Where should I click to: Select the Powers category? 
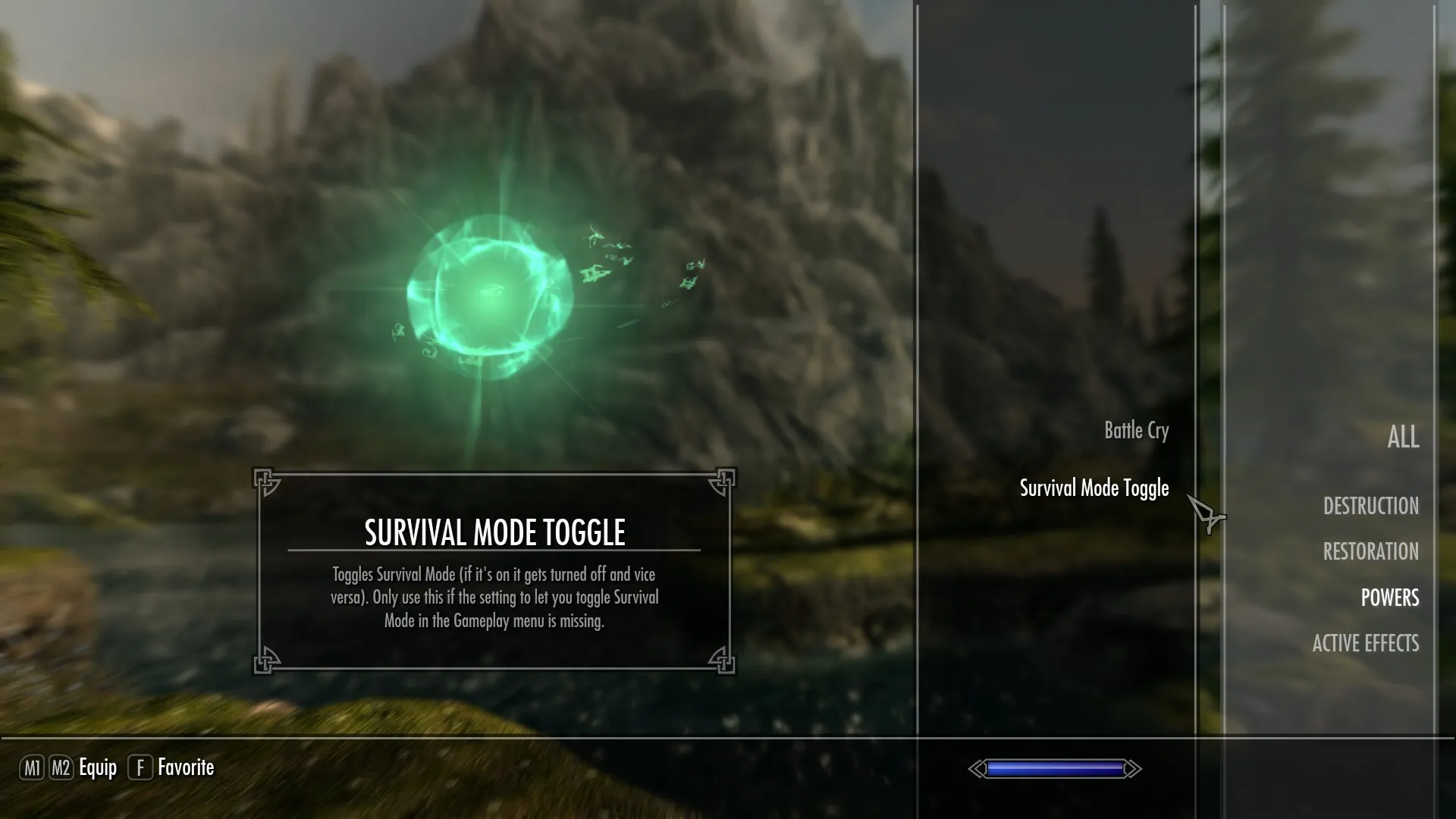[1389, 598]
